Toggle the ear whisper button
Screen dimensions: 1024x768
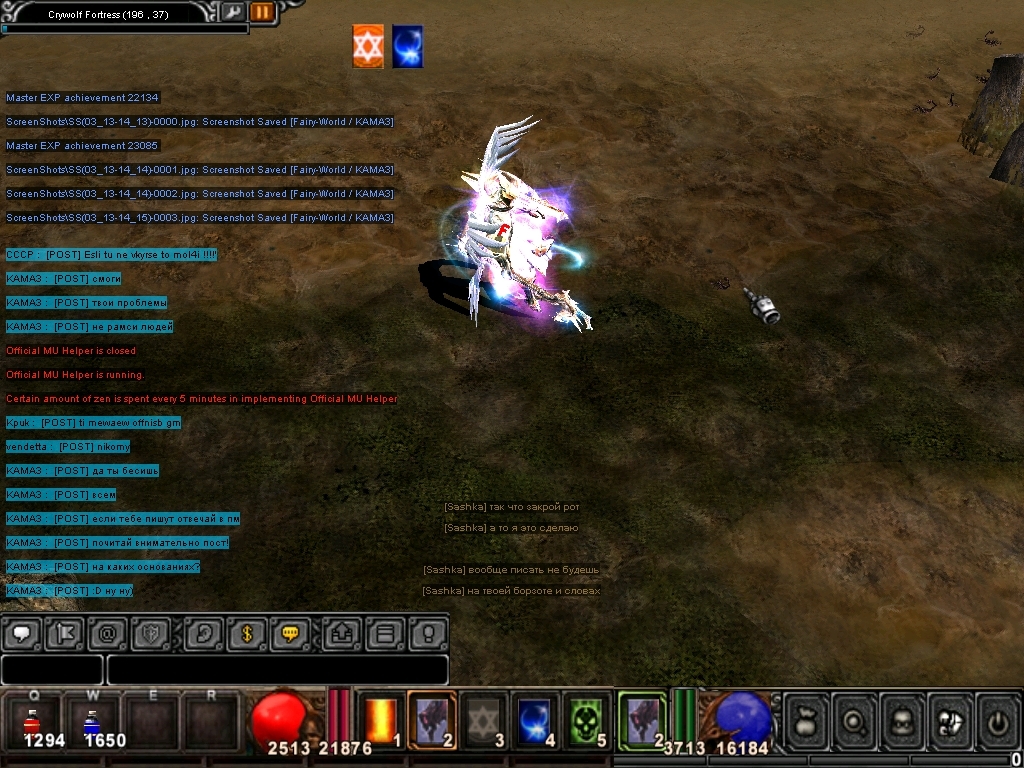click(204, 633)
